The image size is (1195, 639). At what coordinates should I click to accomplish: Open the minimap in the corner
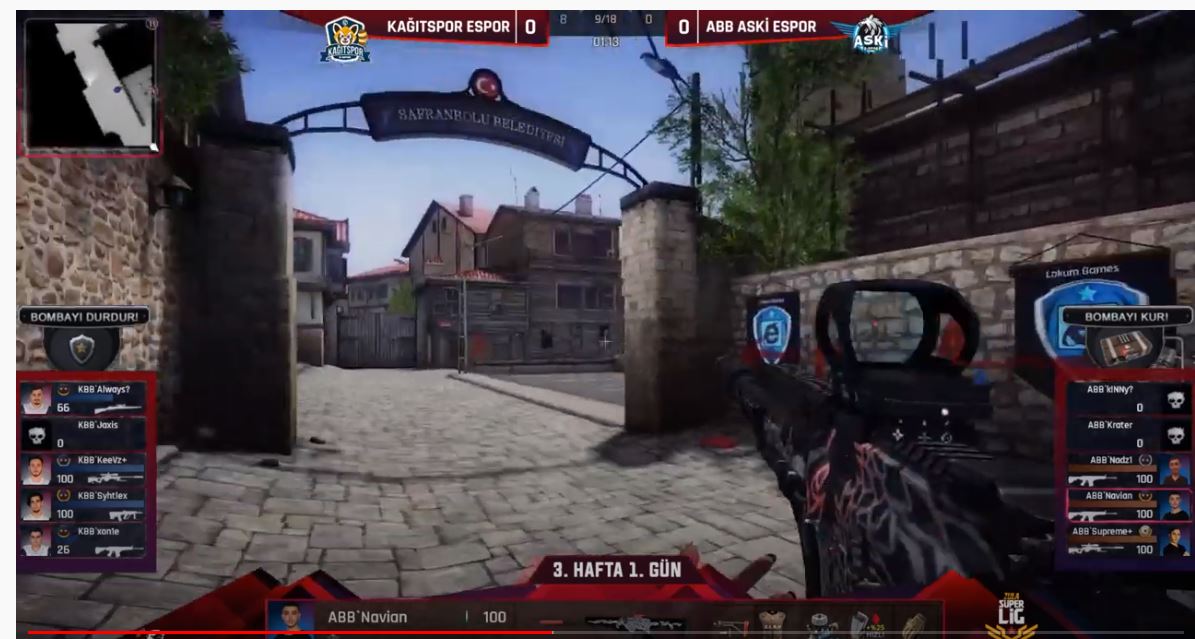(91, 85)
